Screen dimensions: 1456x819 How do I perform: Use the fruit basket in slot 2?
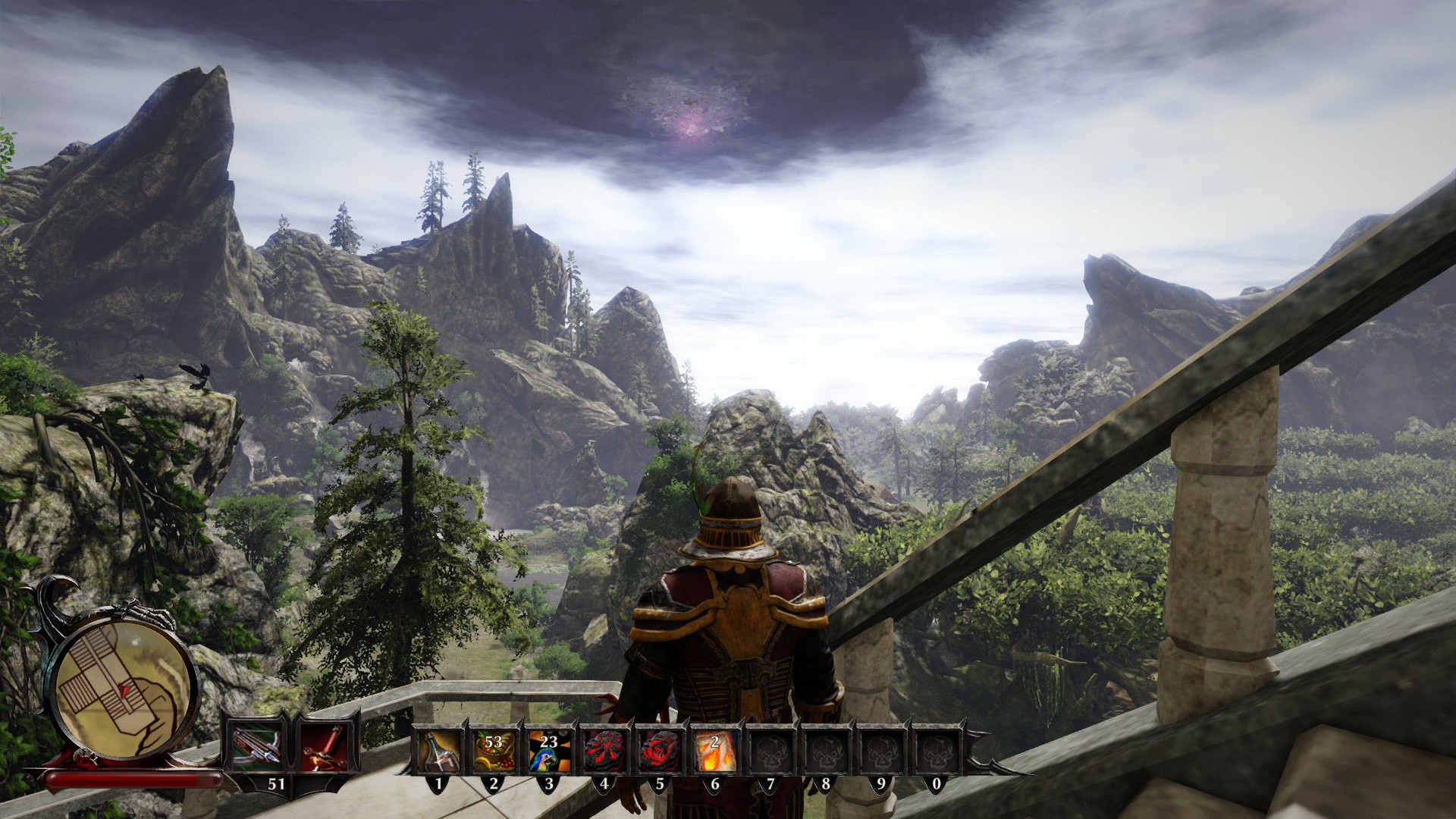pyautogui.click(x=494, y=751)
